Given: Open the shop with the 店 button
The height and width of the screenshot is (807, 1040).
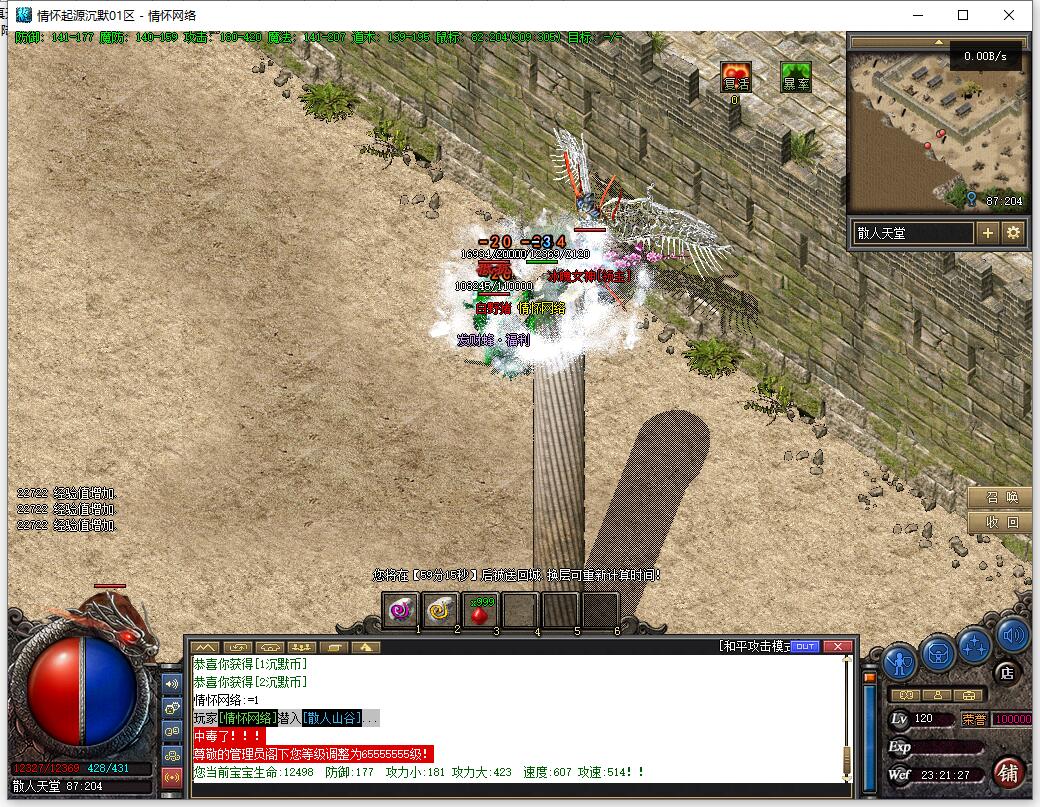Looking at the screenshot, I should click(x=1007, y=673).
